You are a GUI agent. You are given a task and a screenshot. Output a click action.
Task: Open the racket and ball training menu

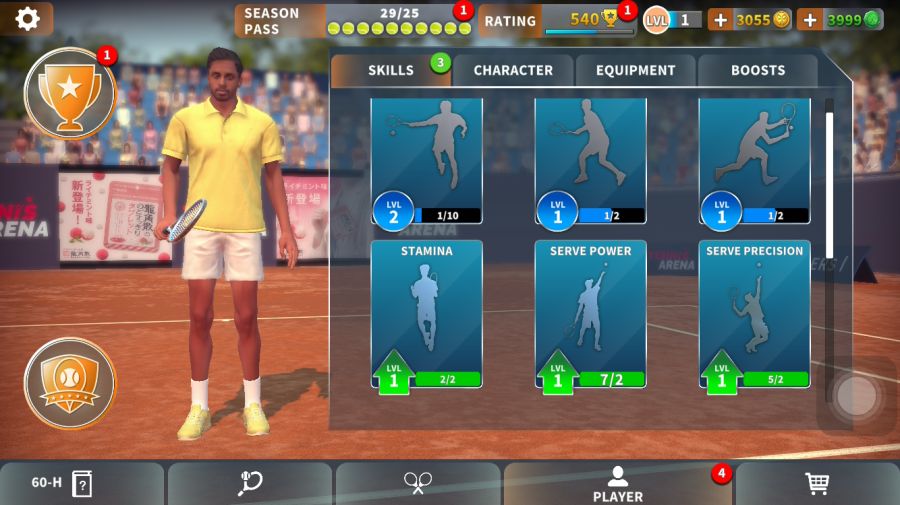point(250,484)
